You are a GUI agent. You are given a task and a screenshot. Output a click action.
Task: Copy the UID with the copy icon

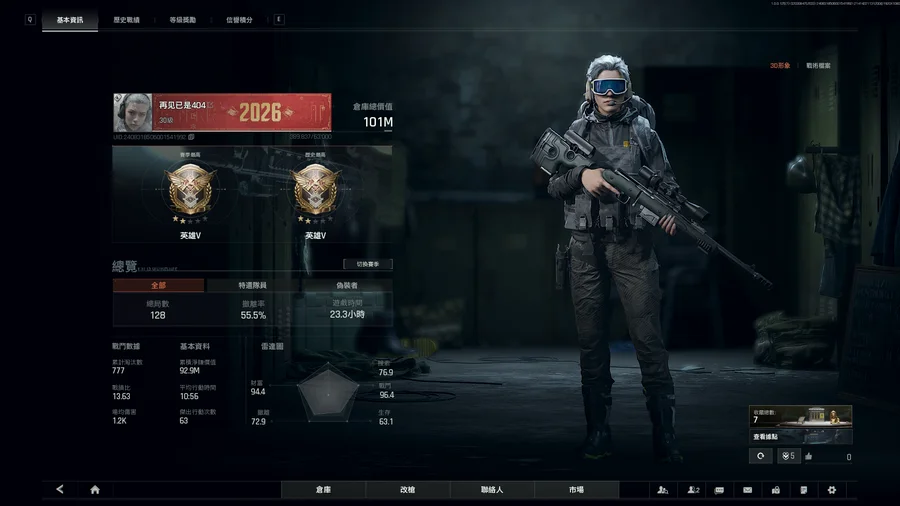[191, 137]
